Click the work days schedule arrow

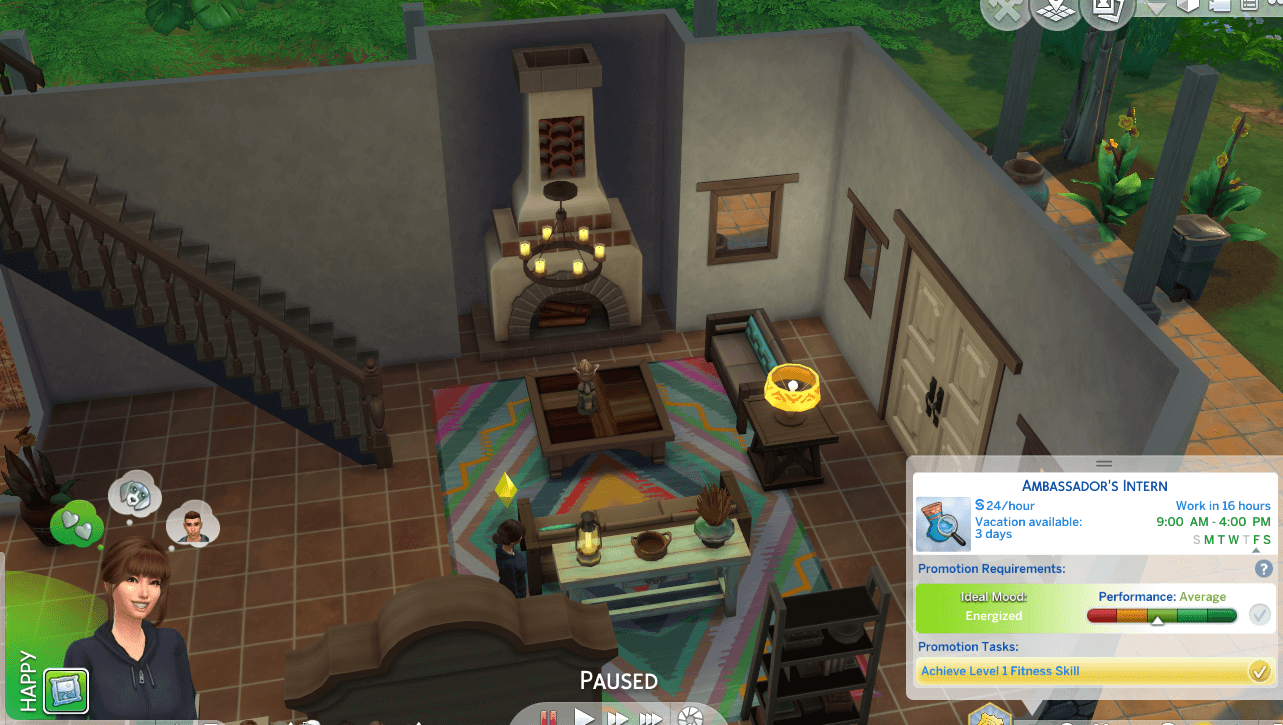(1257, 551)
